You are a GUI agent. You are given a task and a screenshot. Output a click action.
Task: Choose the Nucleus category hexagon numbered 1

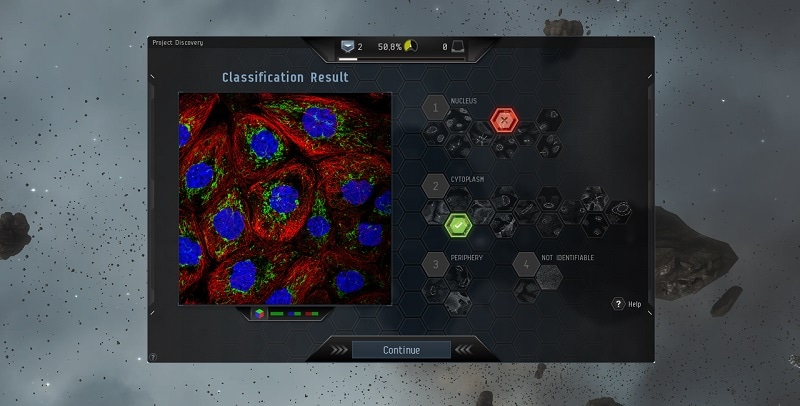(x=435, y=107)
